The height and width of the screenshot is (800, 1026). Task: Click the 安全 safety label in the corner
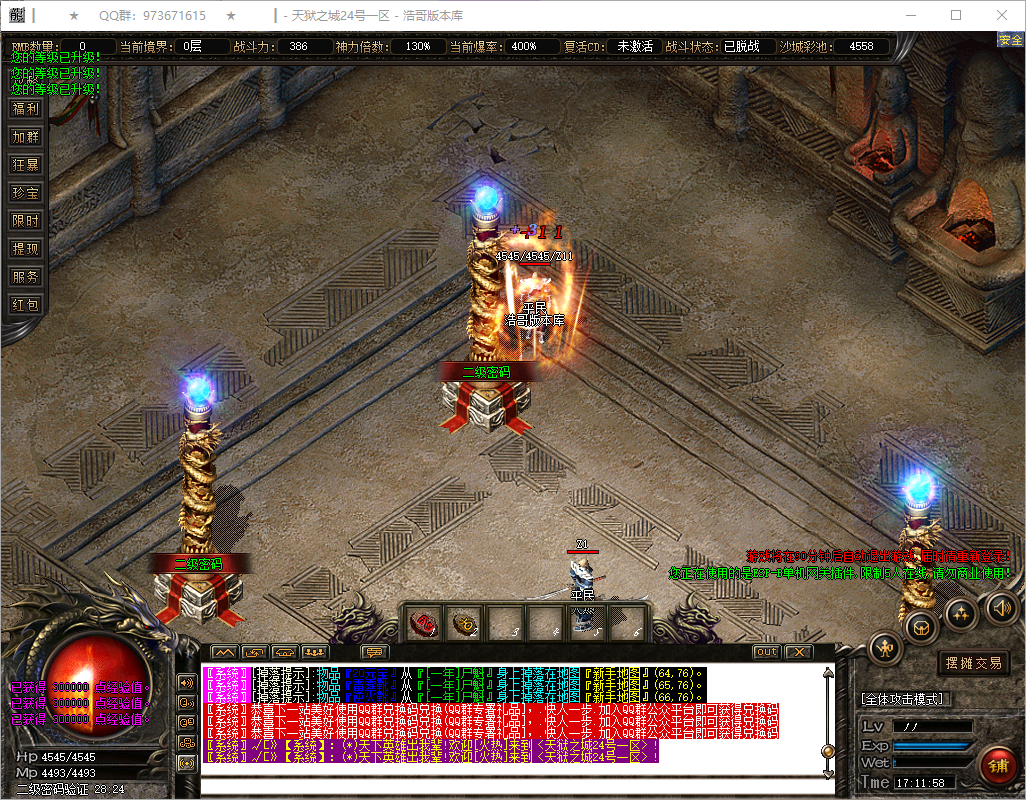coord(1010,40)
